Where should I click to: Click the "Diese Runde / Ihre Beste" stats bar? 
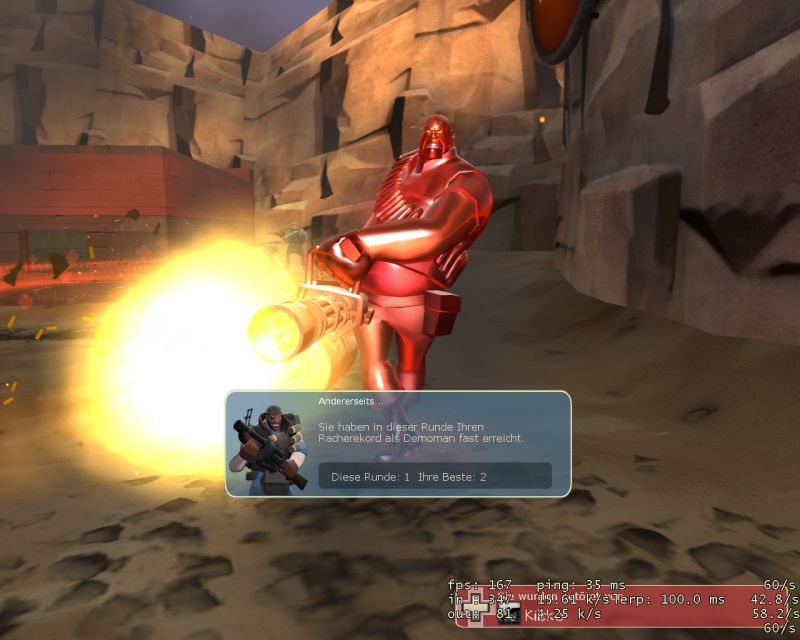click(435, 476)
